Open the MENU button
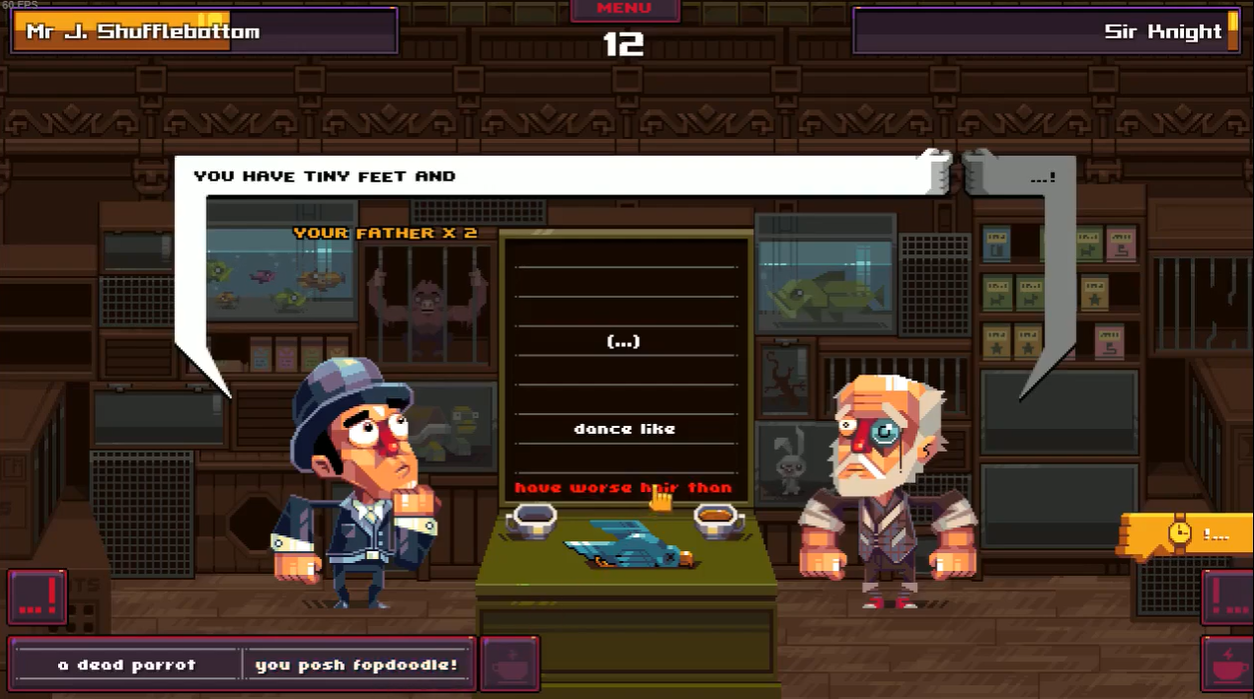This screenshot has height=699, width=1254. 624,10
